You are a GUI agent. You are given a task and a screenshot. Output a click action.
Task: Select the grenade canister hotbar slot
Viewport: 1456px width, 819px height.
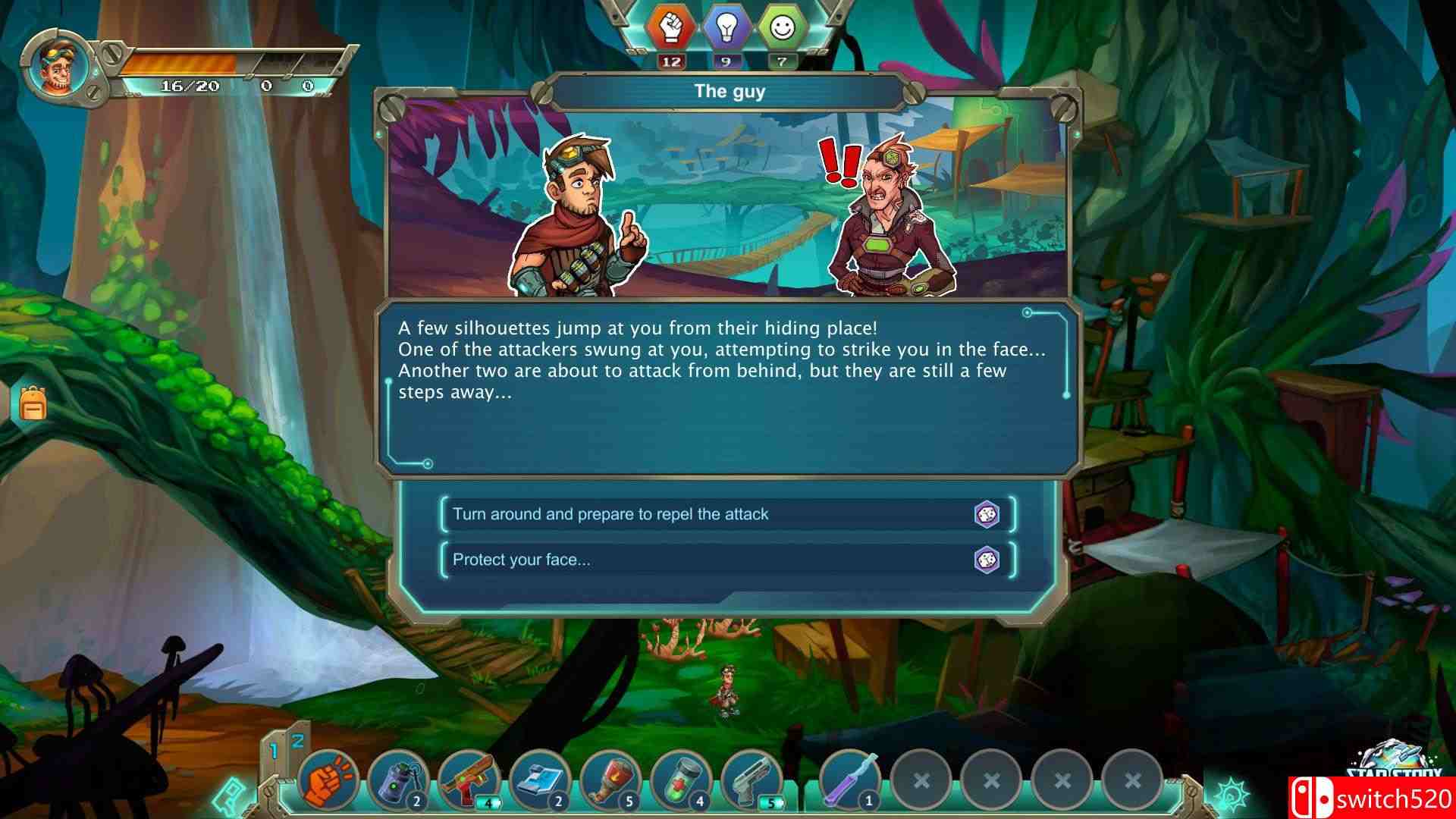pyautogui.click(x=398, y=780)
